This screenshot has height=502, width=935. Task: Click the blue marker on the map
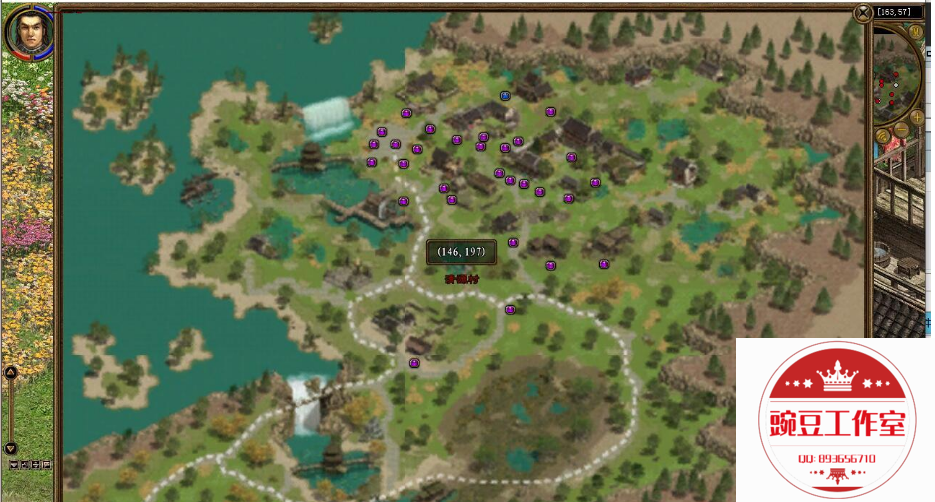pos(505,96)
